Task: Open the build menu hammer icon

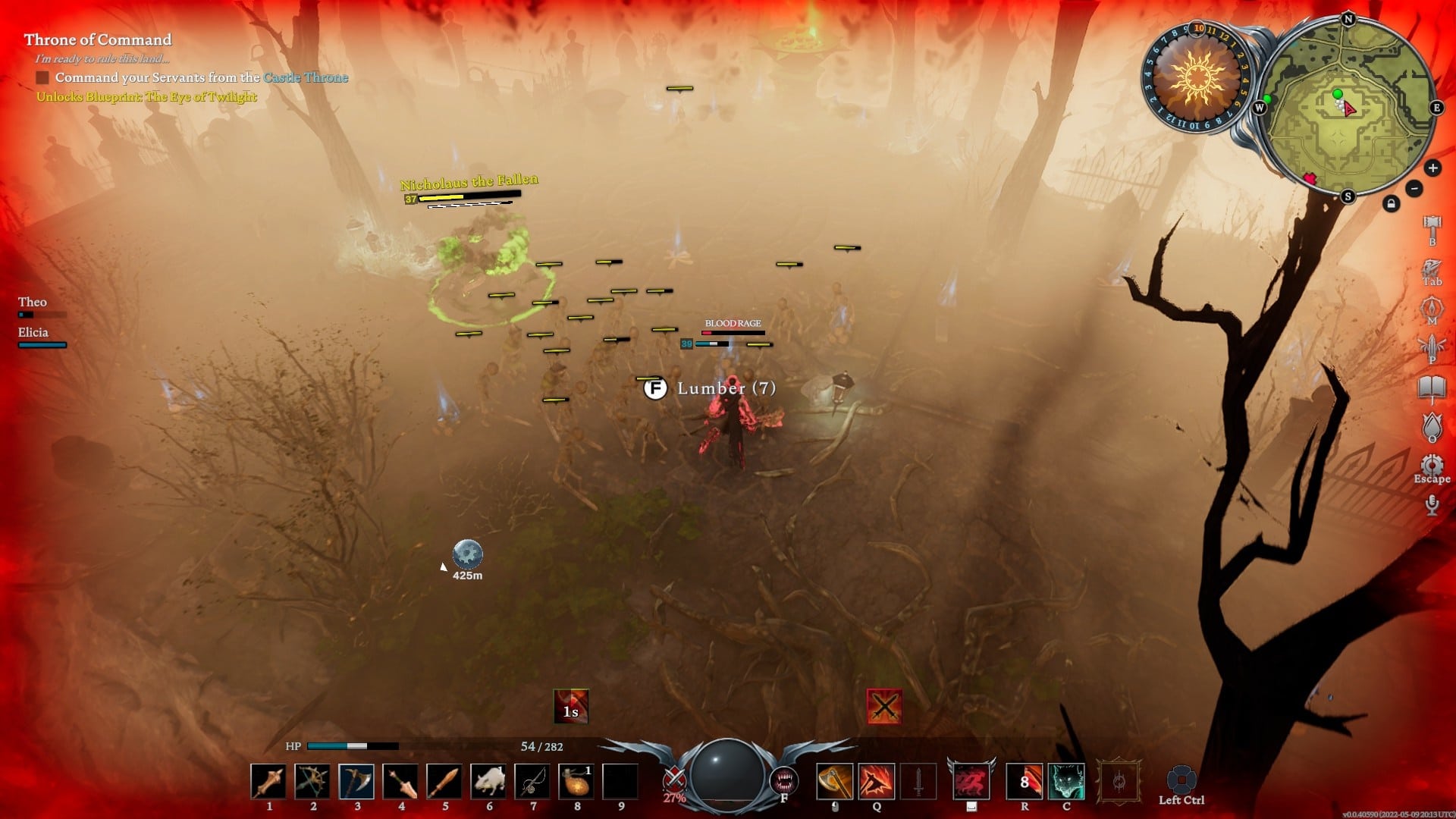Action: [x=1432, y=227]
